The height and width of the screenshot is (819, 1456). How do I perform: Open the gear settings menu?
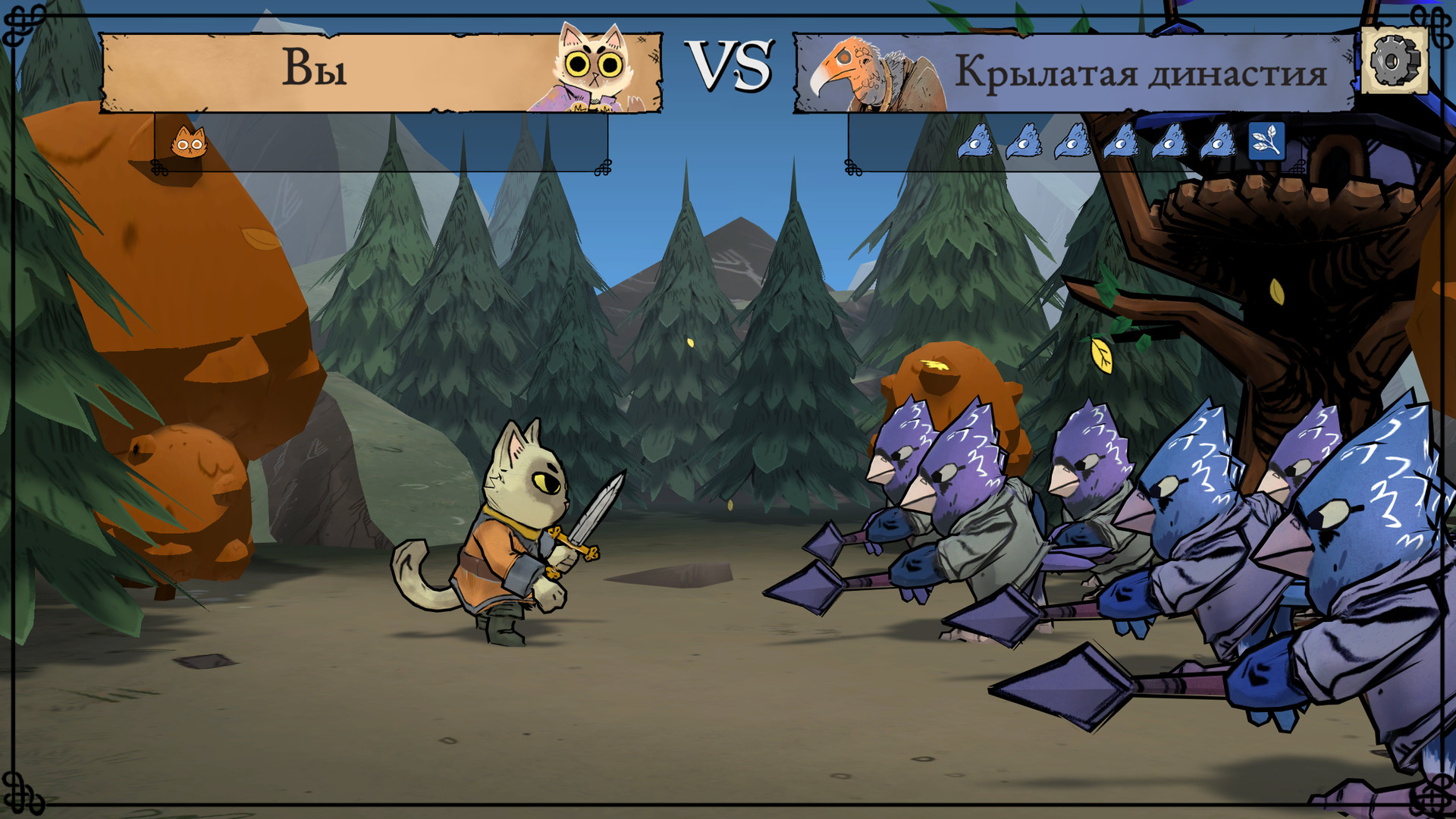click(x=1395, y=61)
